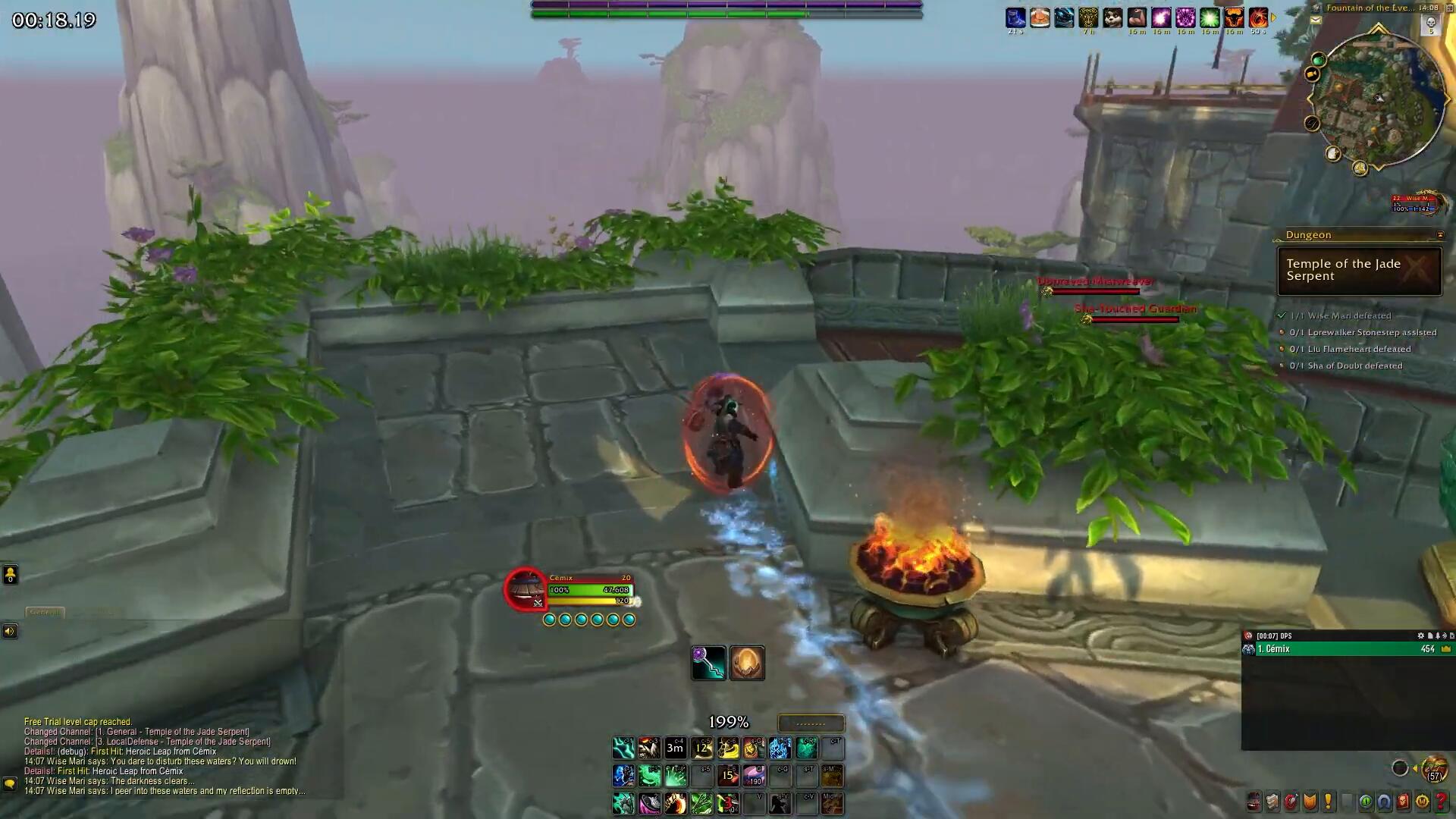
Task: Click the yellow camera minimap button
Action: (x=1312, y=74)
